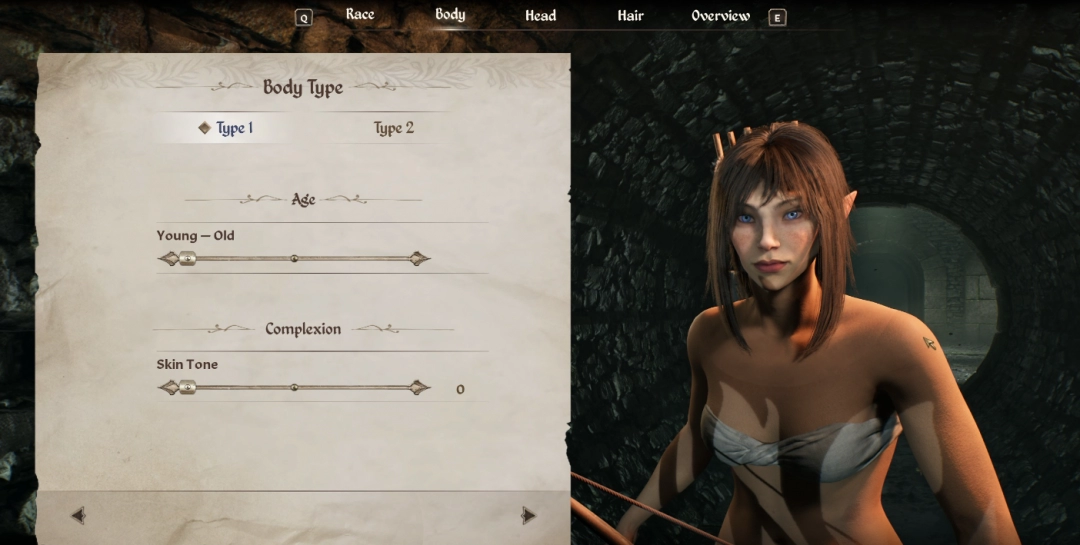Image resolution: width=1080 pixels, height=545 pixels.
Task: Click the Young — Old age slider
Action: pyautogui.click(x=294, y=259)
